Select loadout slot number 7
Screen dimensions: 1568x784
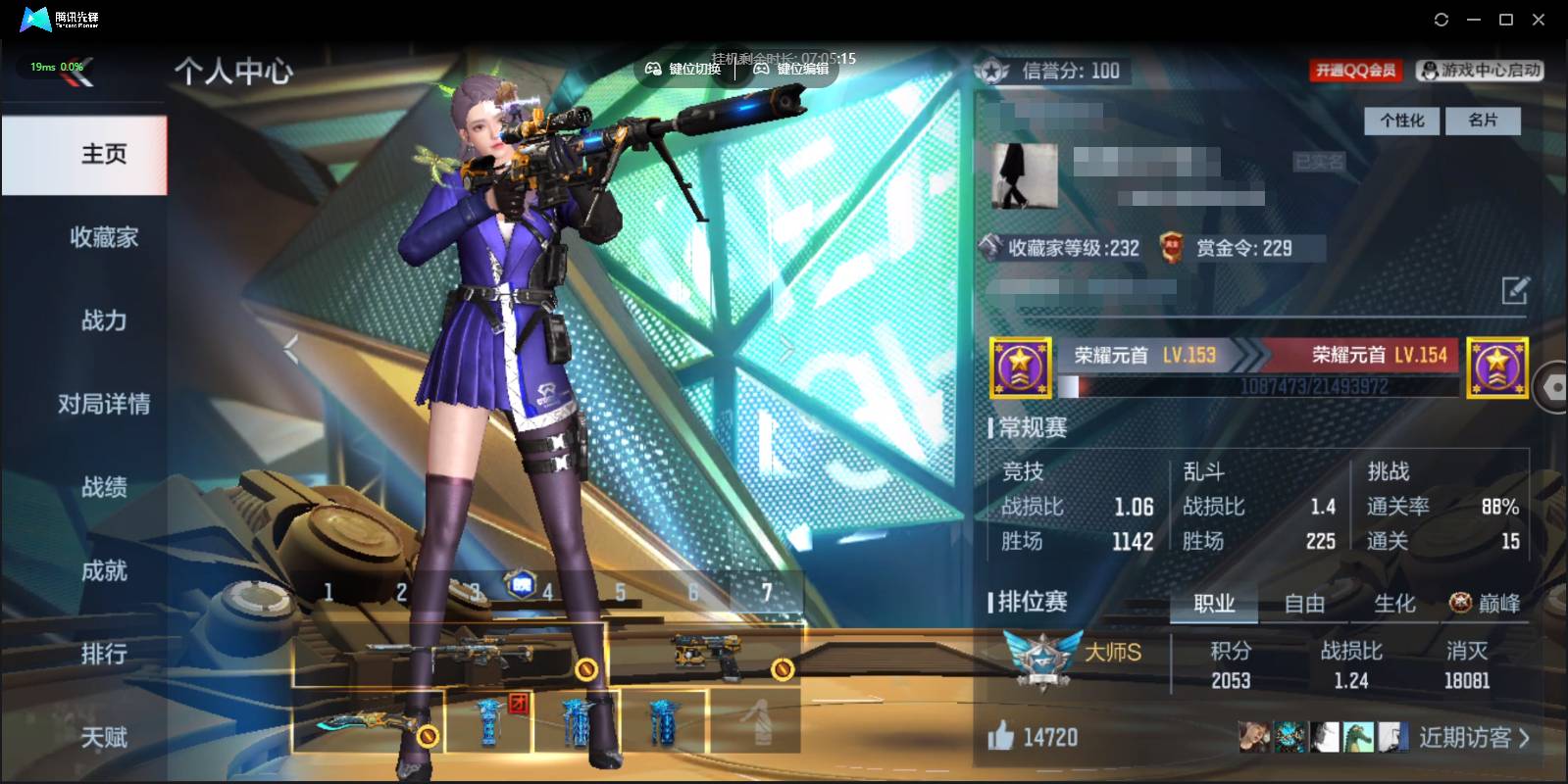pyautogui.click(x=767, y=592)
